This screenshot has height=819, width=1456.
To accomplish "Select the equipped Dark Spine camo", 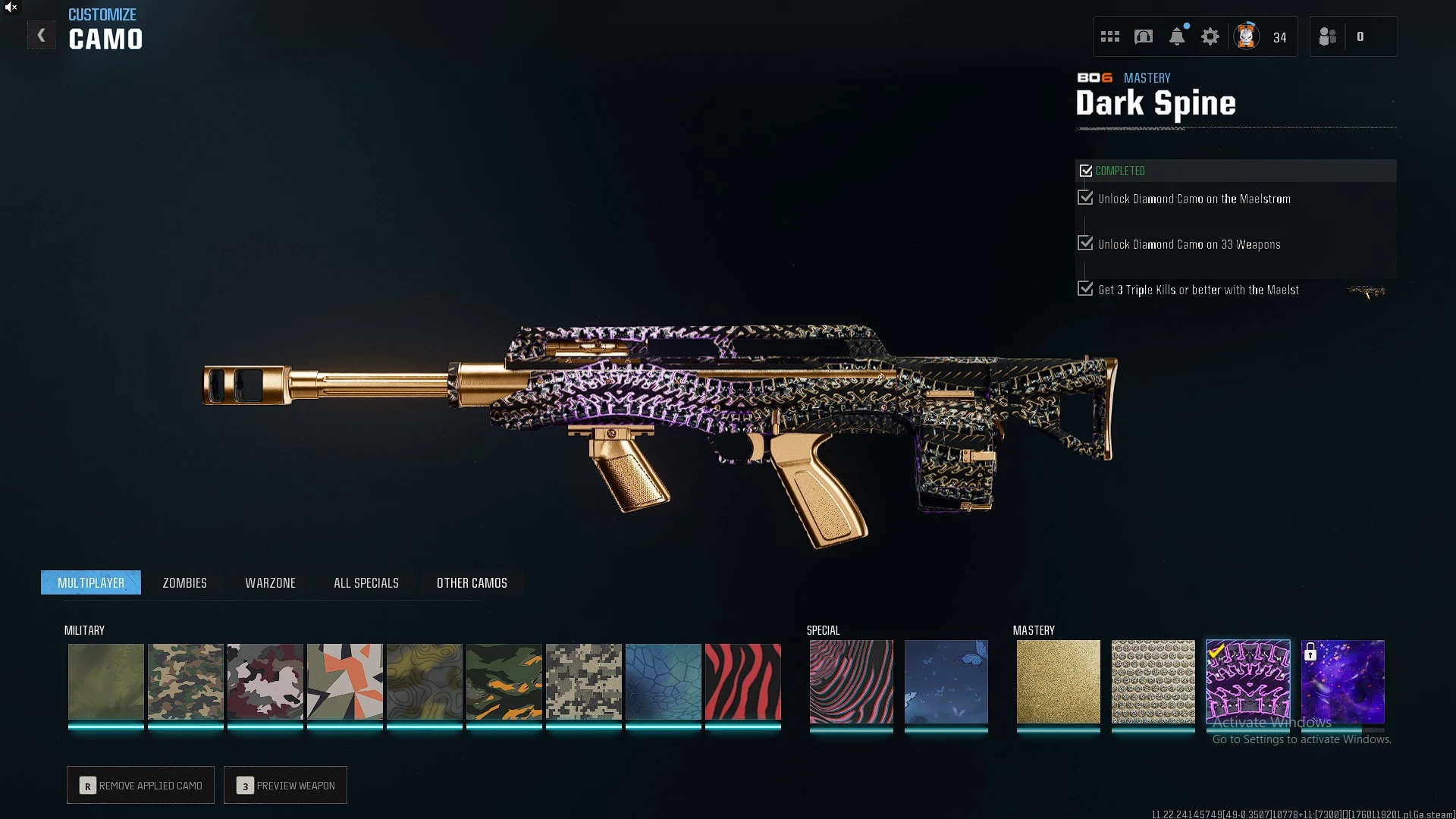I will tap(1247, 681).
